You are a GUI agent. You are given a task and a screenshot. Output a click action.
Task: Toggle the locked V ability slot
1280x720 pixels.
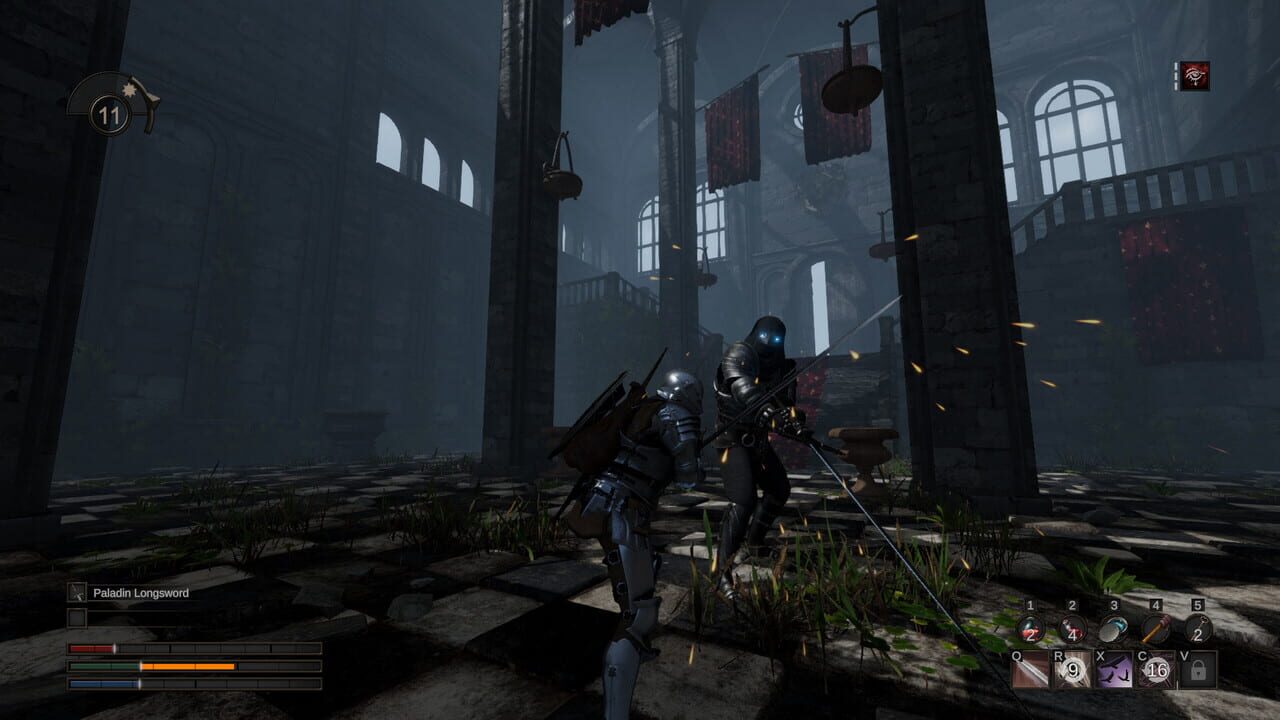(1198, 669)
